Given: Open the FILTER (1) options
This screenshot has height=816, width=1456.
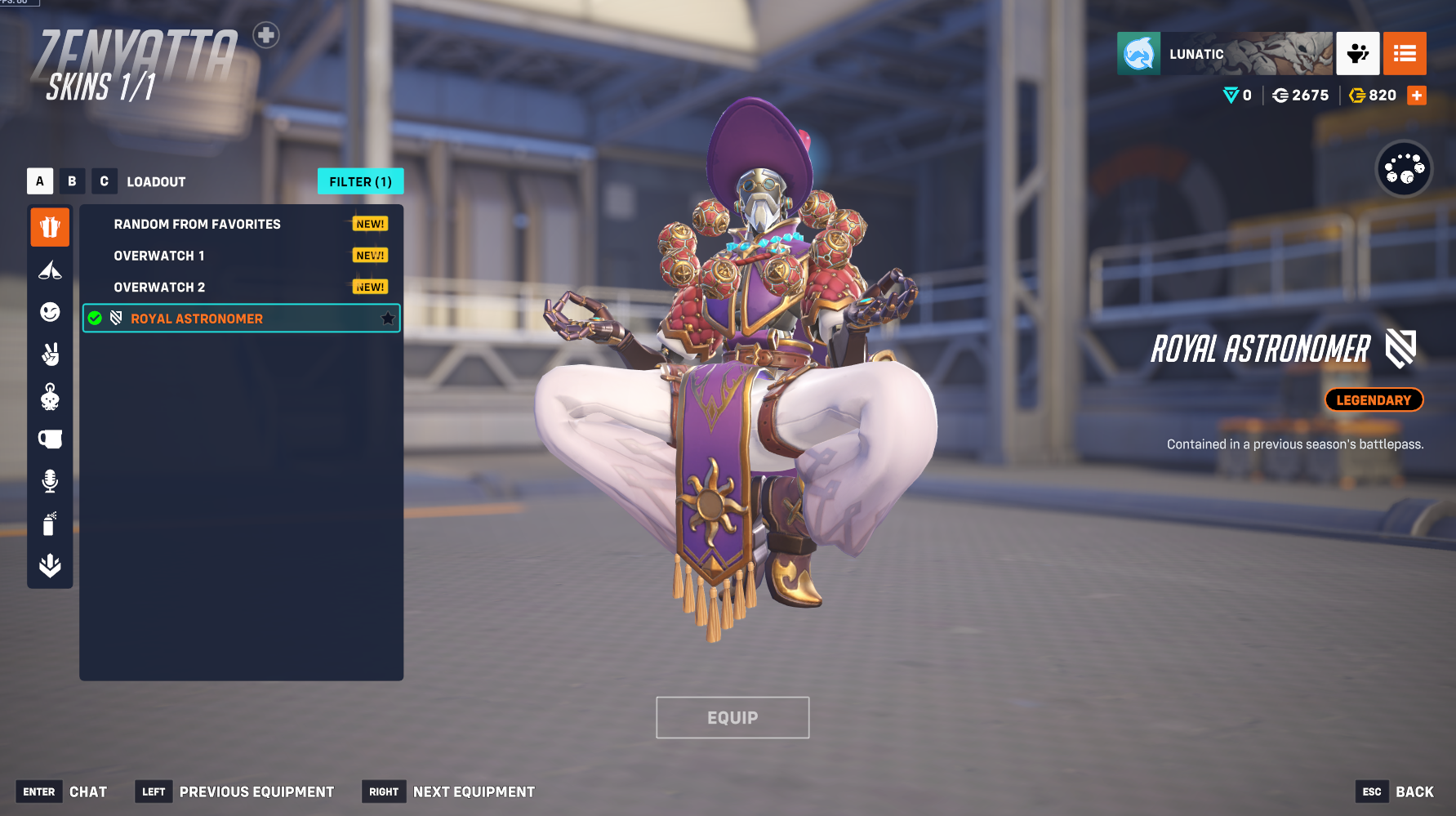Looking at the screenshot, I should (360, 181).
